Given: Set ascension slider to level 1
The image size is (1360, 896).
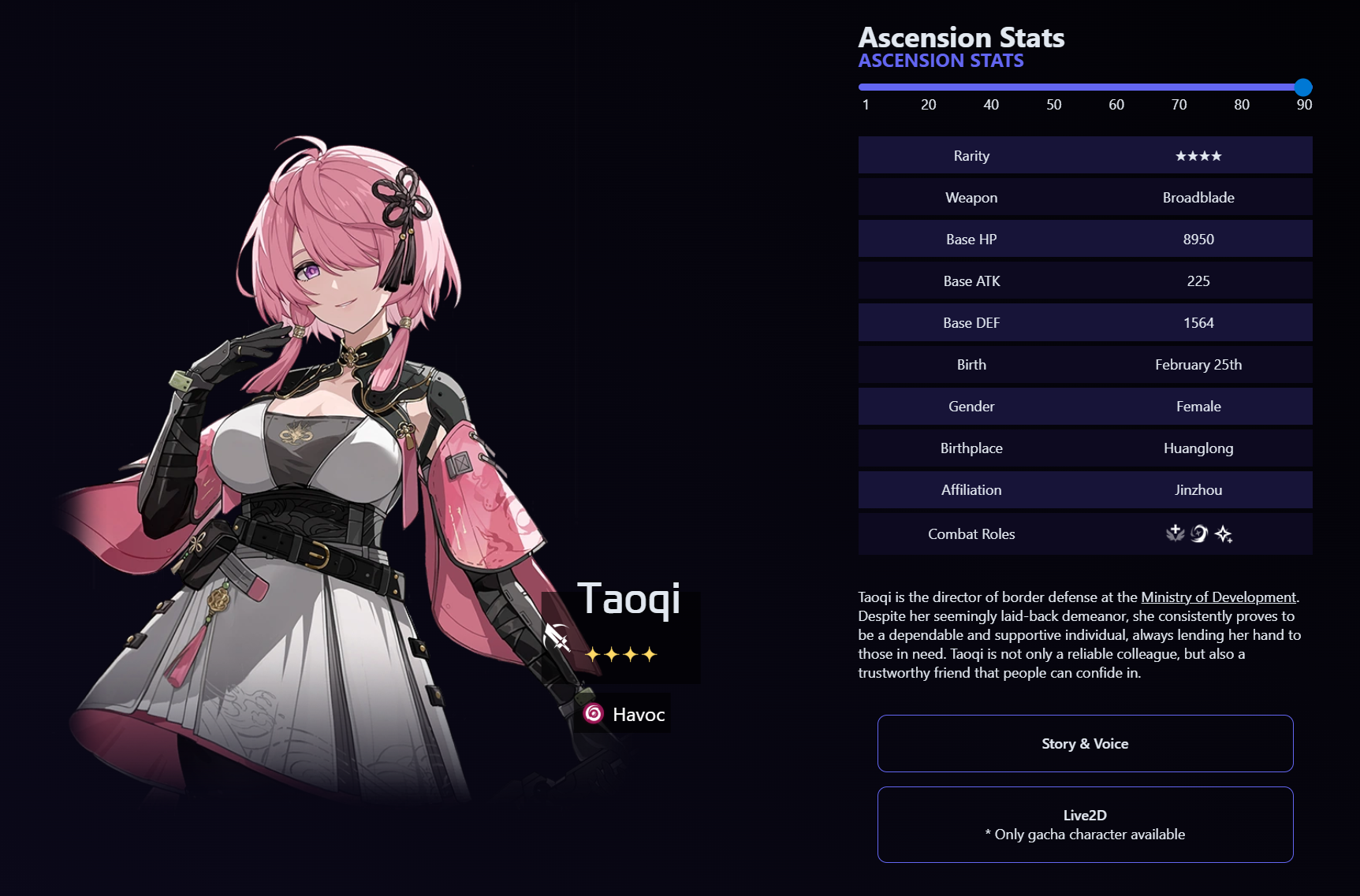Looking at the screenshot, I should click(x=865, y=87).
